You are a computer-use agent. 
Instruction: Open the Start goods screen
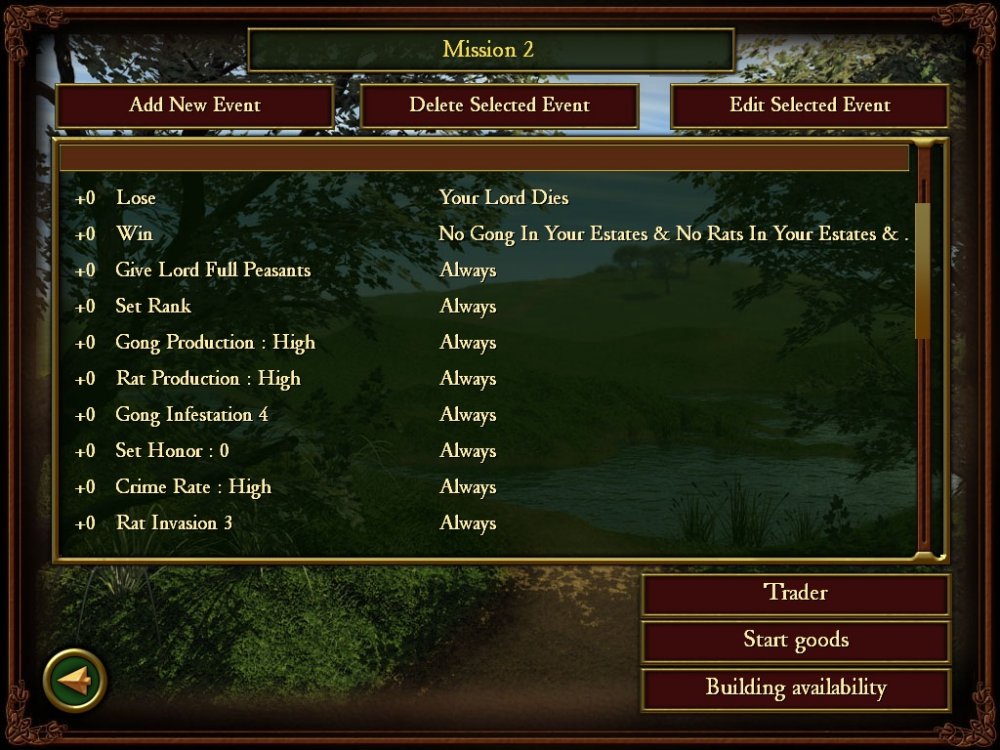point(795,640)
